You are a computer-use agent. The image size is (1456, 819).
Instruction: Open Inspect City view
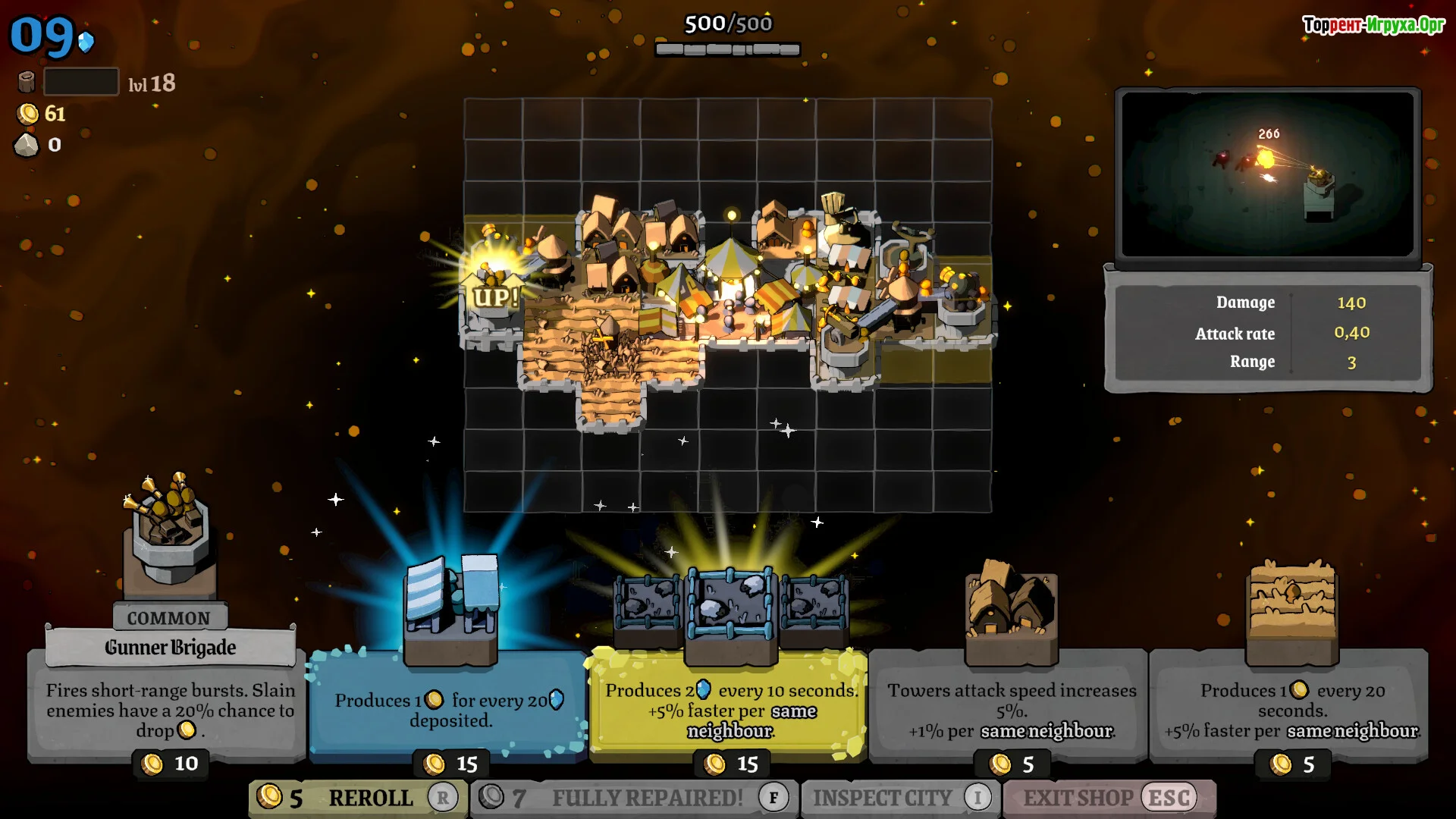click(x=899, y=798)
